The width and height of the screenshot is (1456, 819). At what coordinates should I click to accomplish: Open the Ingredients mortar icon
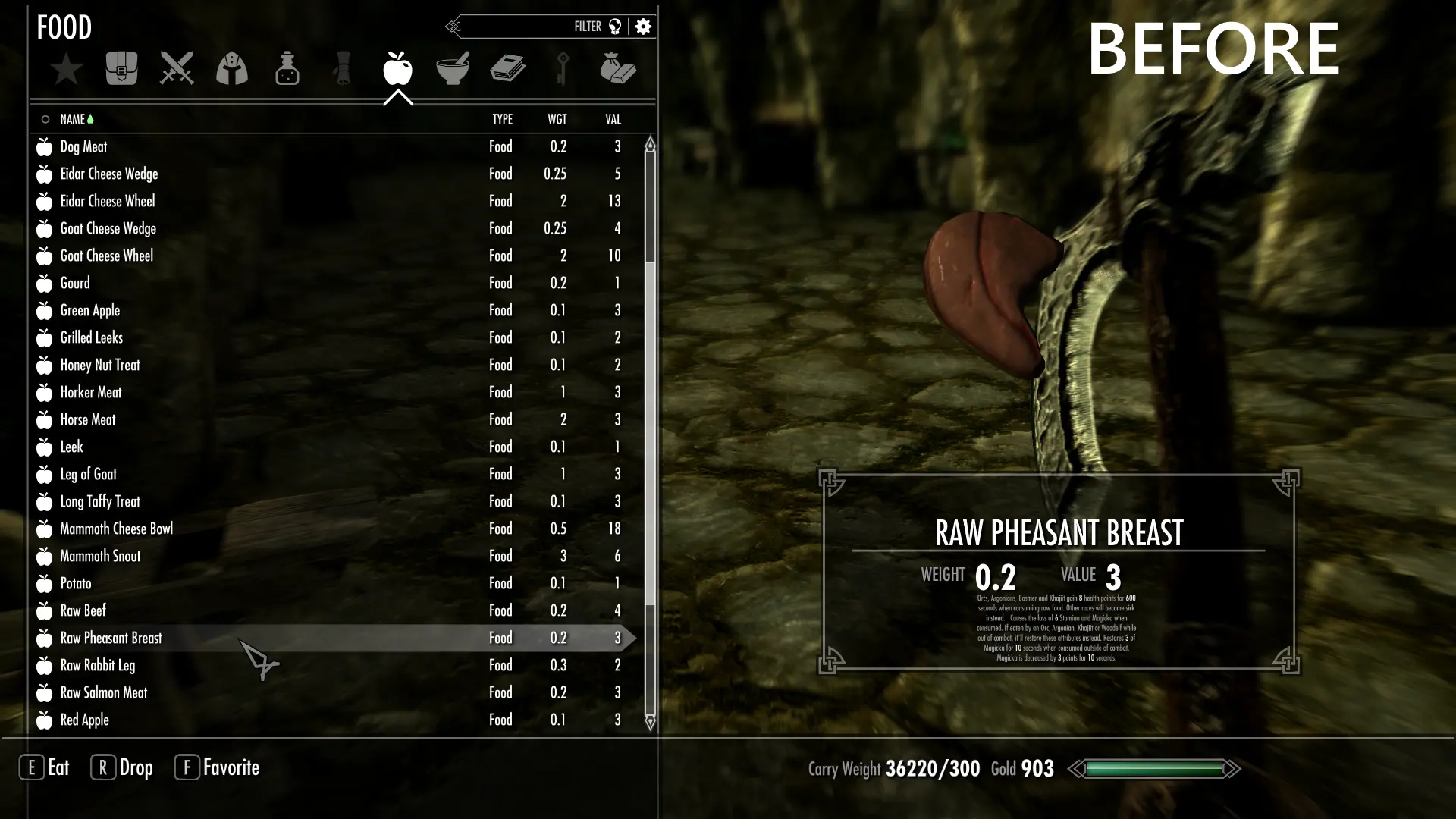coord(453,68)
